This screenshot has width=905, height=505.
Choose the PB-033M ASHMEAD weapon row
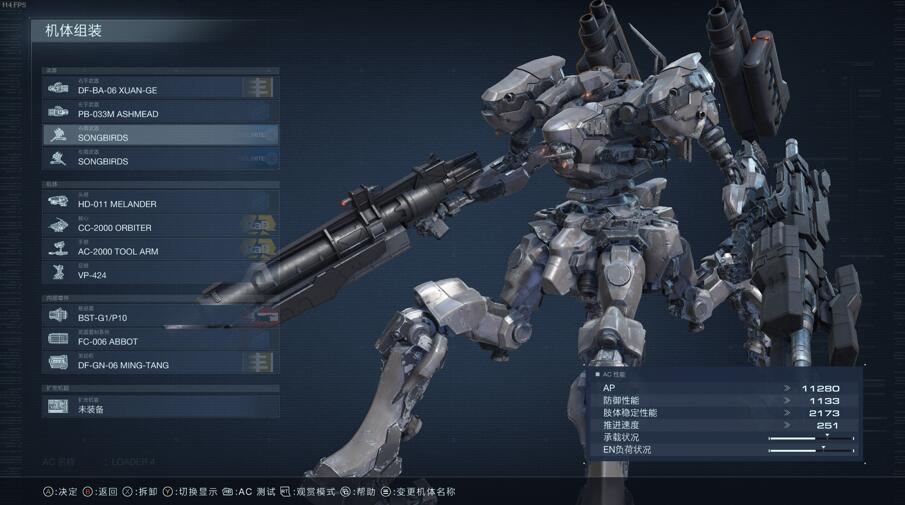pyautogui.click(x=160, y=112)
